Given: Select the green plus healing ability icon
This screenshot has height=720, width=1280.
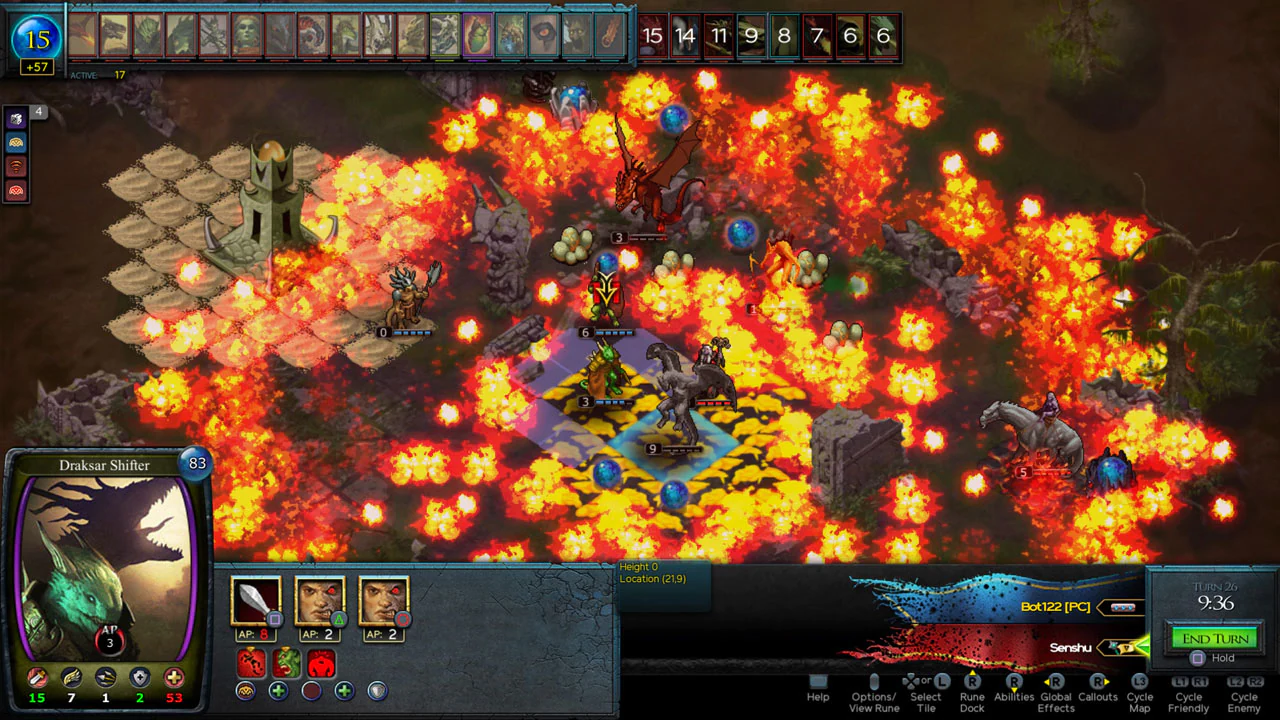Looking at the screenshot, I should coord(277,690).
